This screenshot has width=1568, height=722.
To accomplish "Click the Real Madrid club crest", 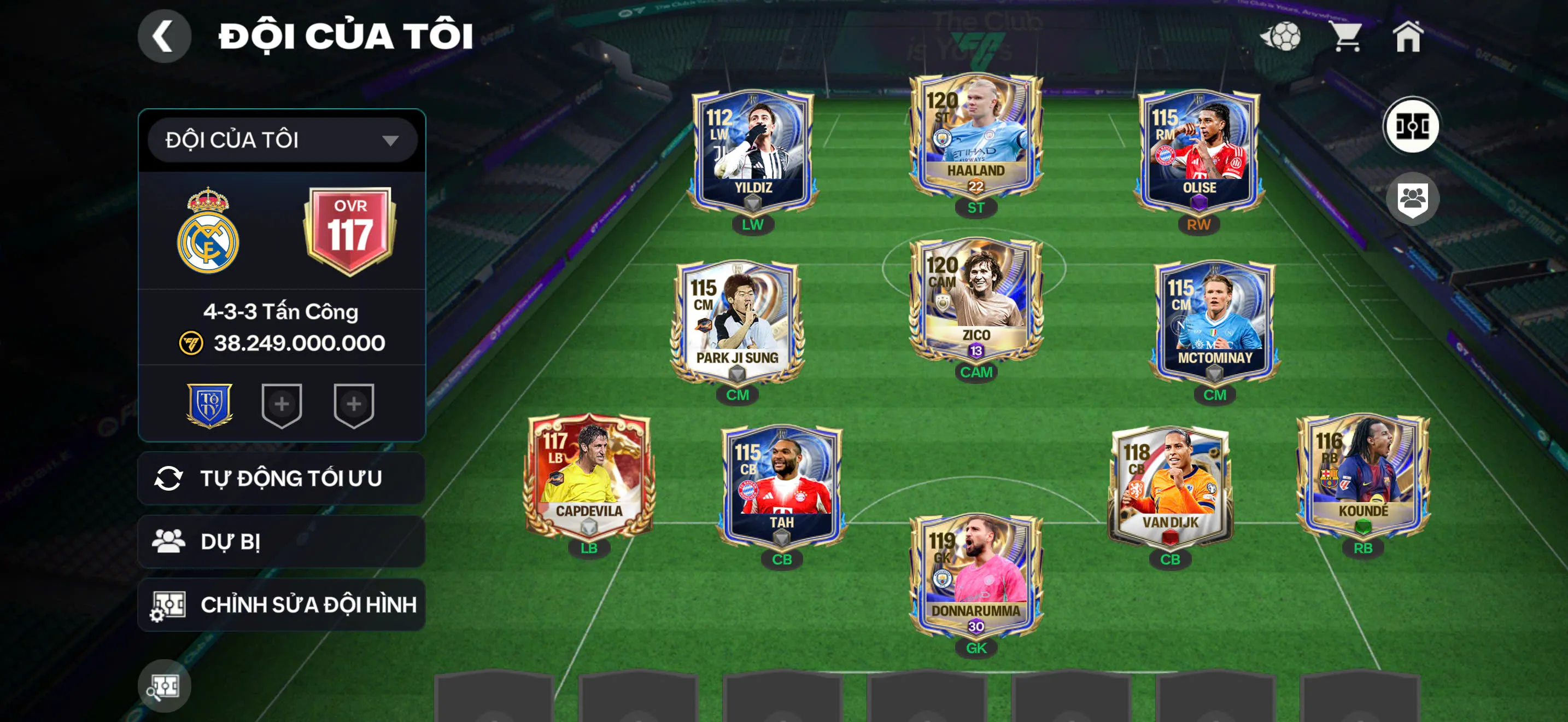I will pyautogui.click(x=208, y=231).
